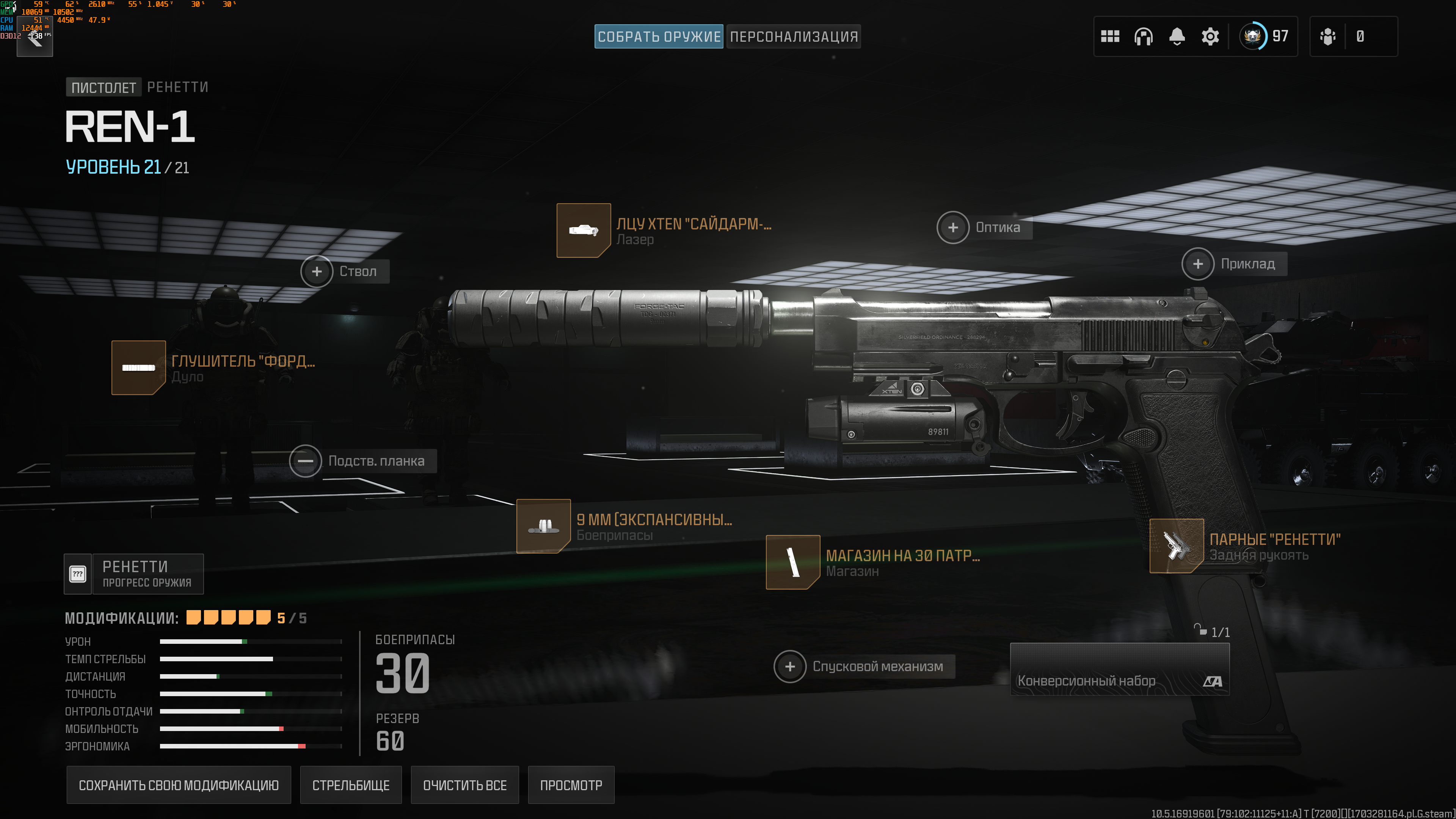Choose the 9 мм ammunition slot
The width and height of the screenshot is (1456, 819).
[x=543, y=526]
